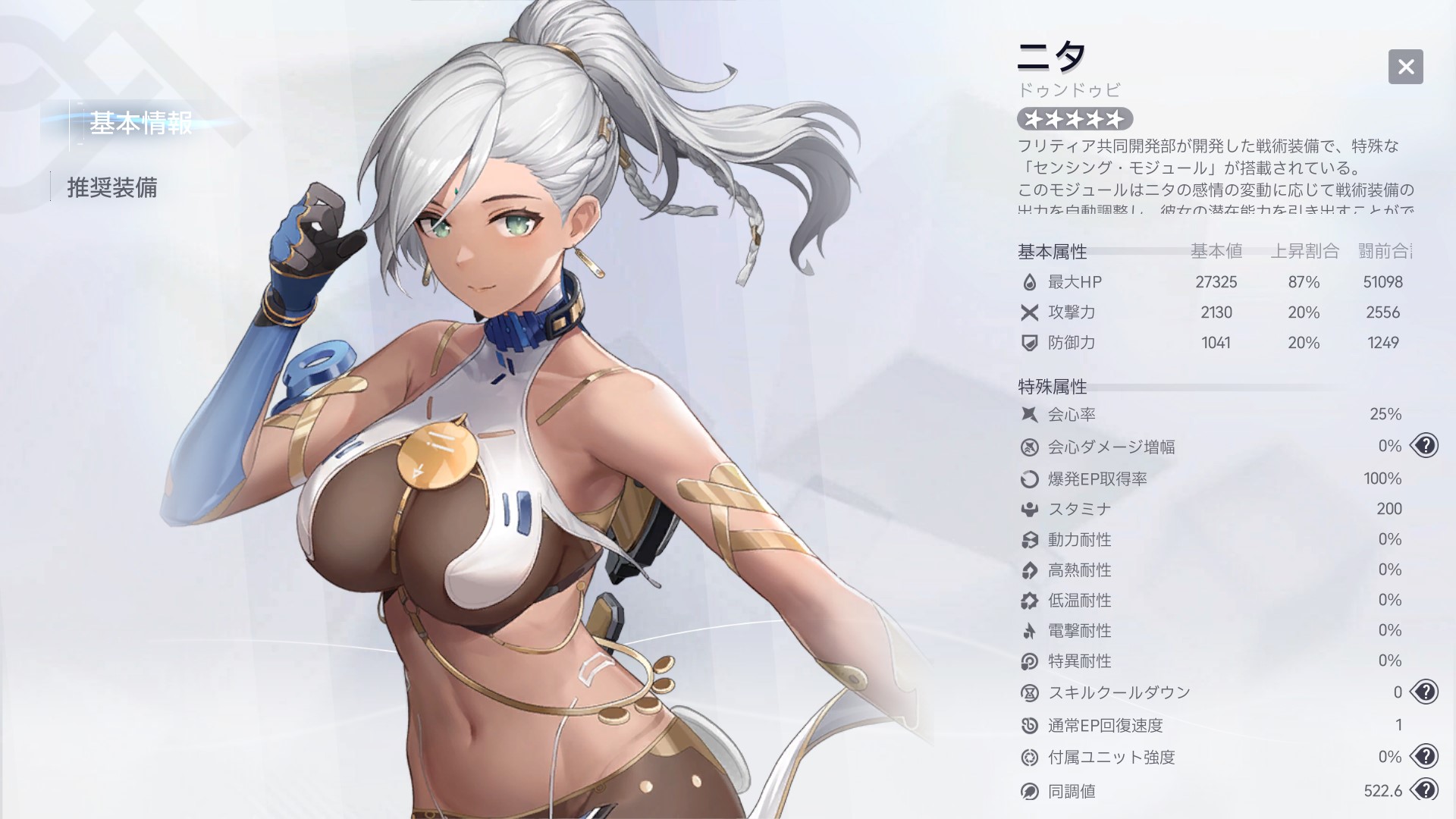Image resolution: width=1456 pixels, height=819 pixels.
Task: Show help for 付属ユニット強度
Action: 1425,756
